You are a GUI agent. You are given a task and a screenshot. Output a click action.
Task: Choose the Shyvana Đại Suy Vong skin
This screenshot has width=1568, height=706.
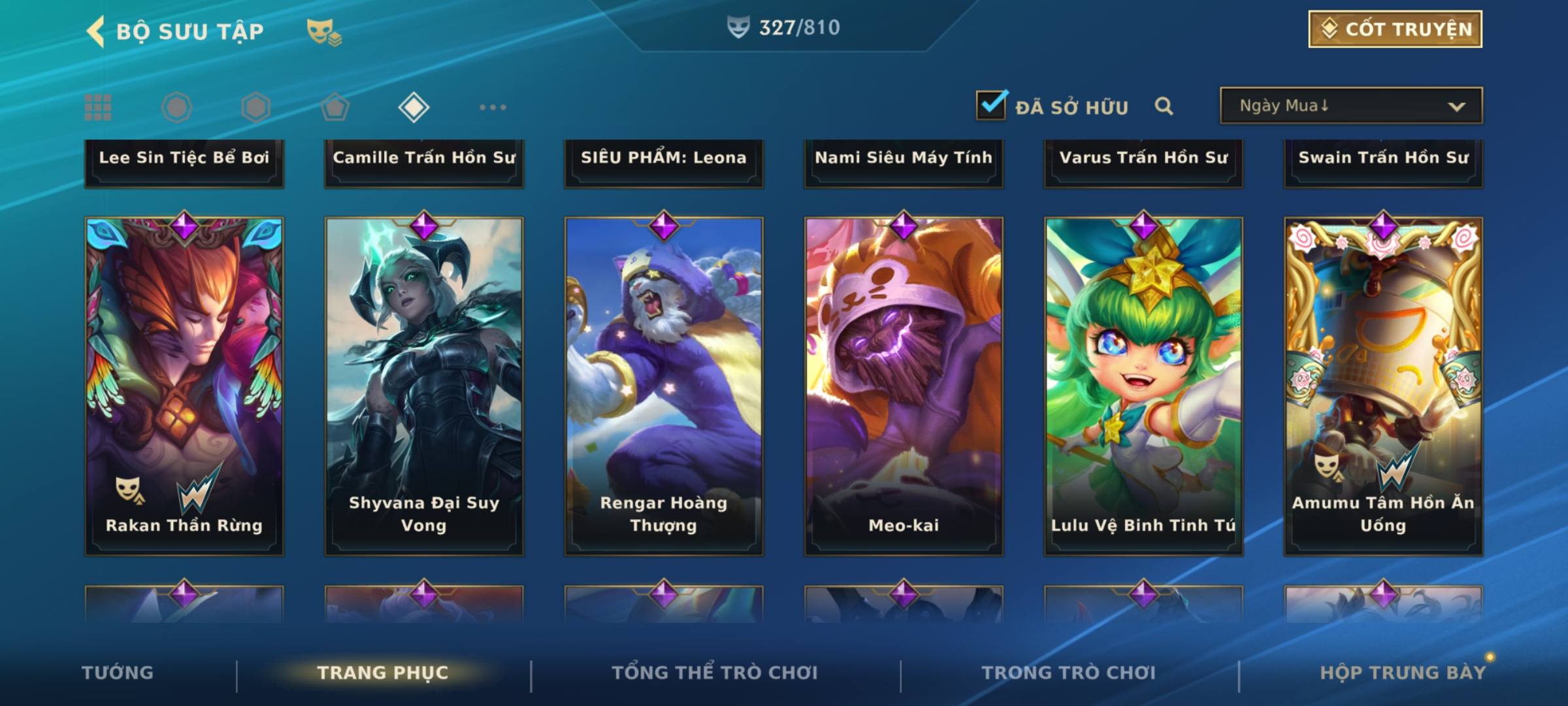tap(424, 386)
